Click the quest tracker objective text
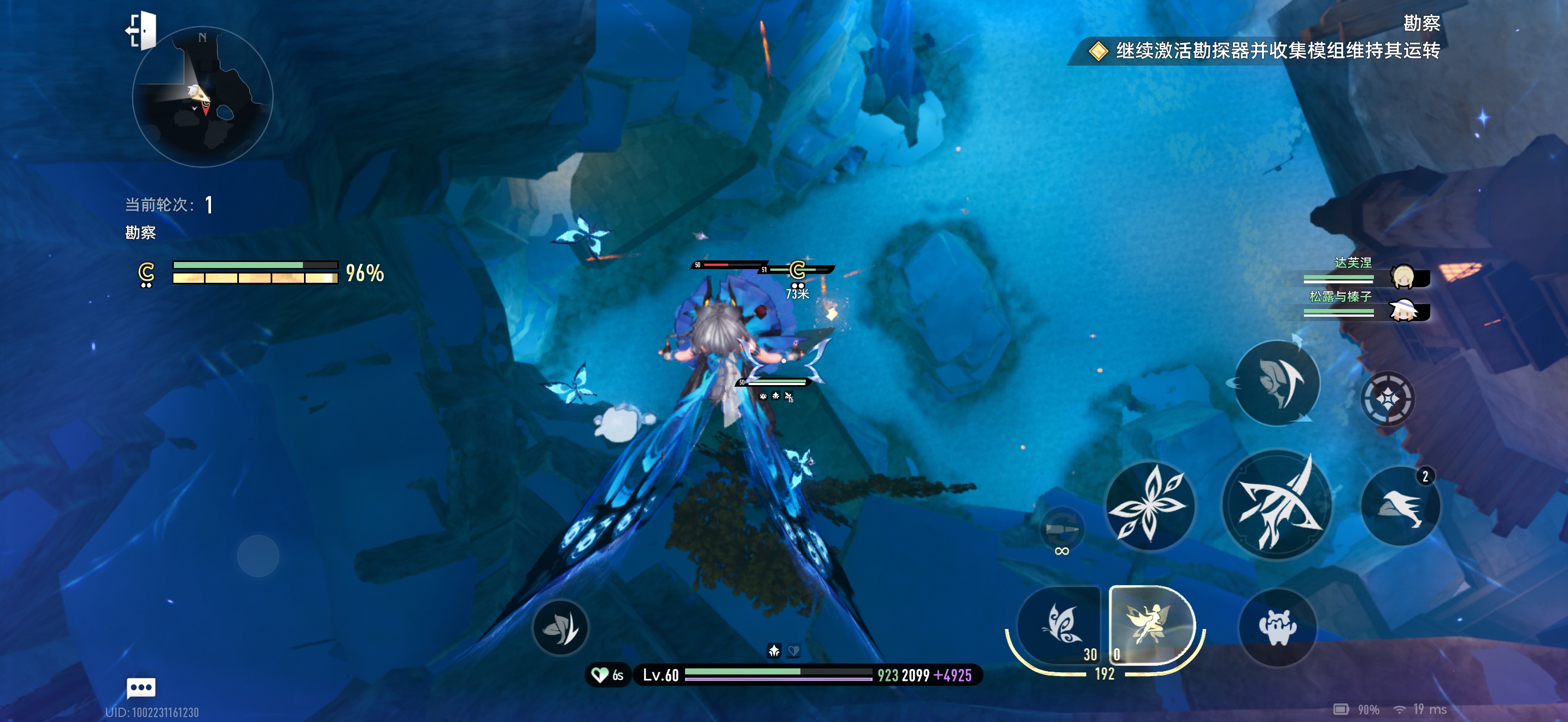Image resolution: width=1568 pixels, height=722 pixels. (1277, 50)
